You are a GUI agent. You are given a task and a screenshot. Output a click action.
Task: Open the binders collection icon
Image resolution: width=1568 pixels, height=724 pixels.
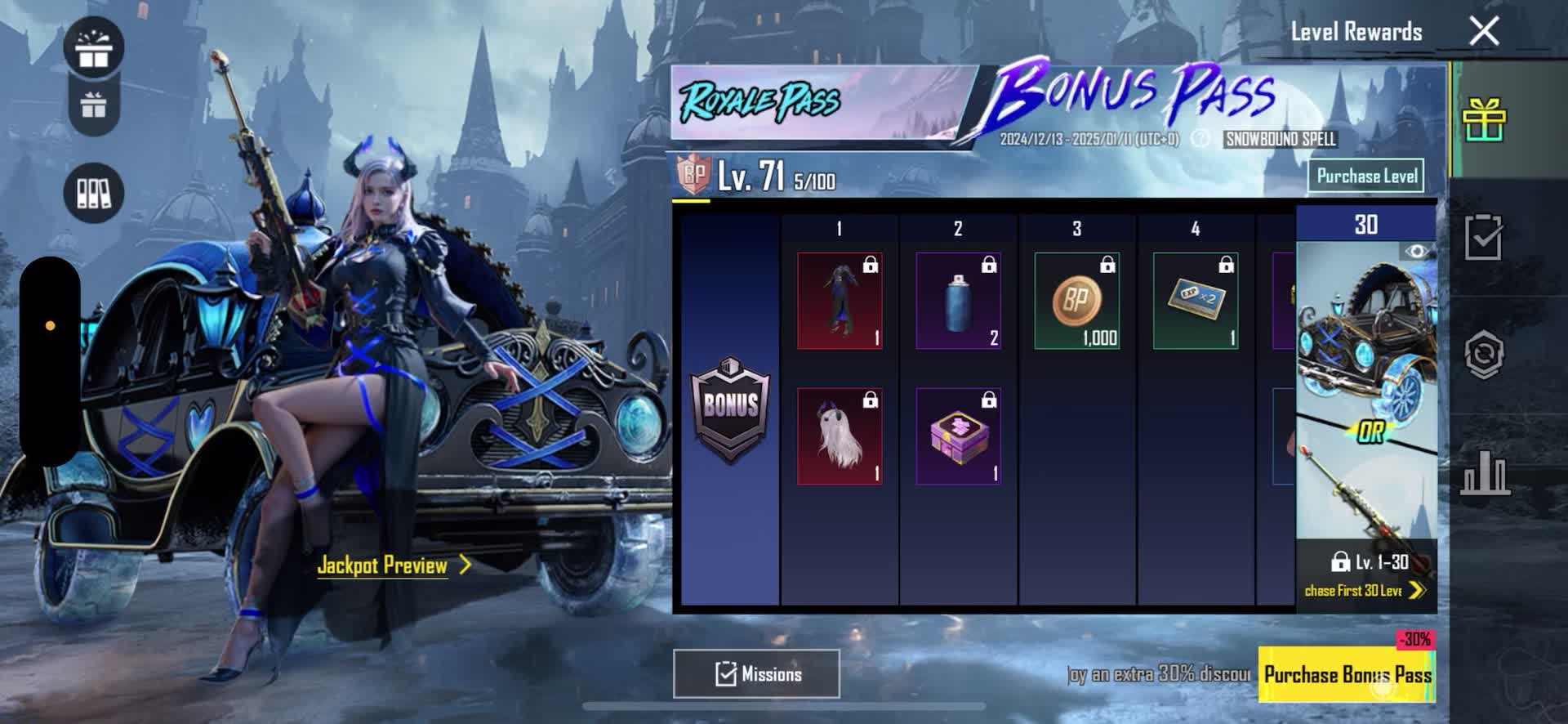tap(93, 193)
